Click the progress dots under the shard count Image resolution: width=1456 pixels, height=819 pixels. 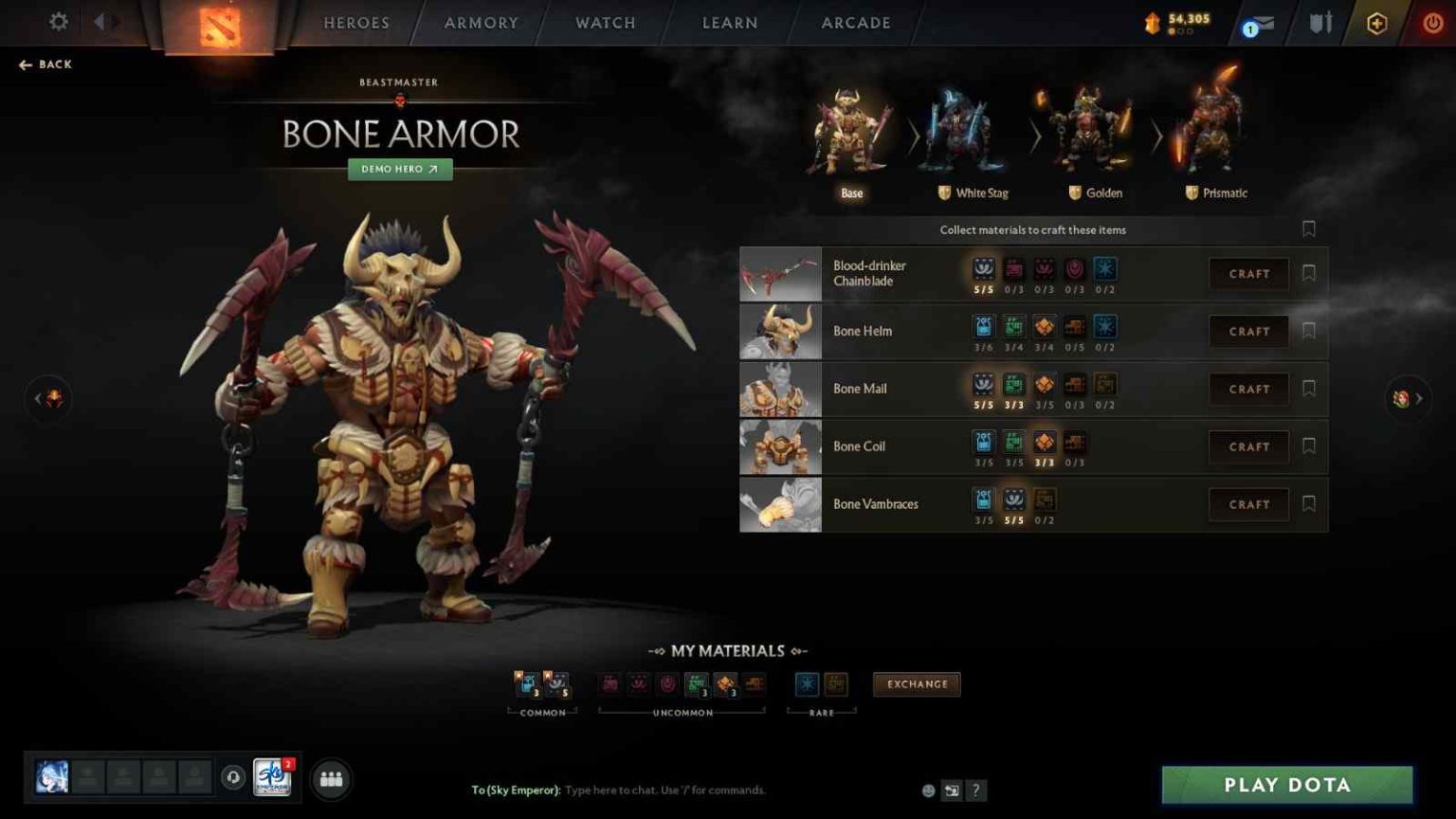[x=1181, y=31]
